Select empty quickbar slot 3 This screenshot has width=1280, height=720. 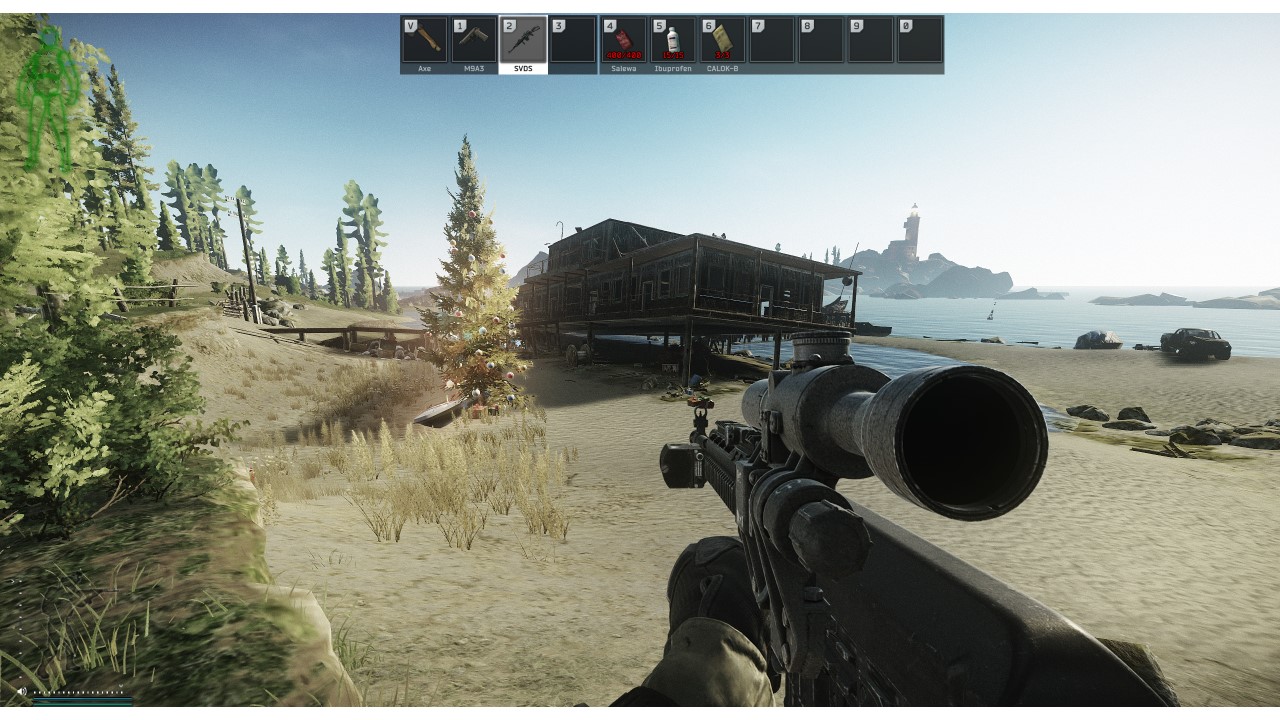(x=573, y=39)
